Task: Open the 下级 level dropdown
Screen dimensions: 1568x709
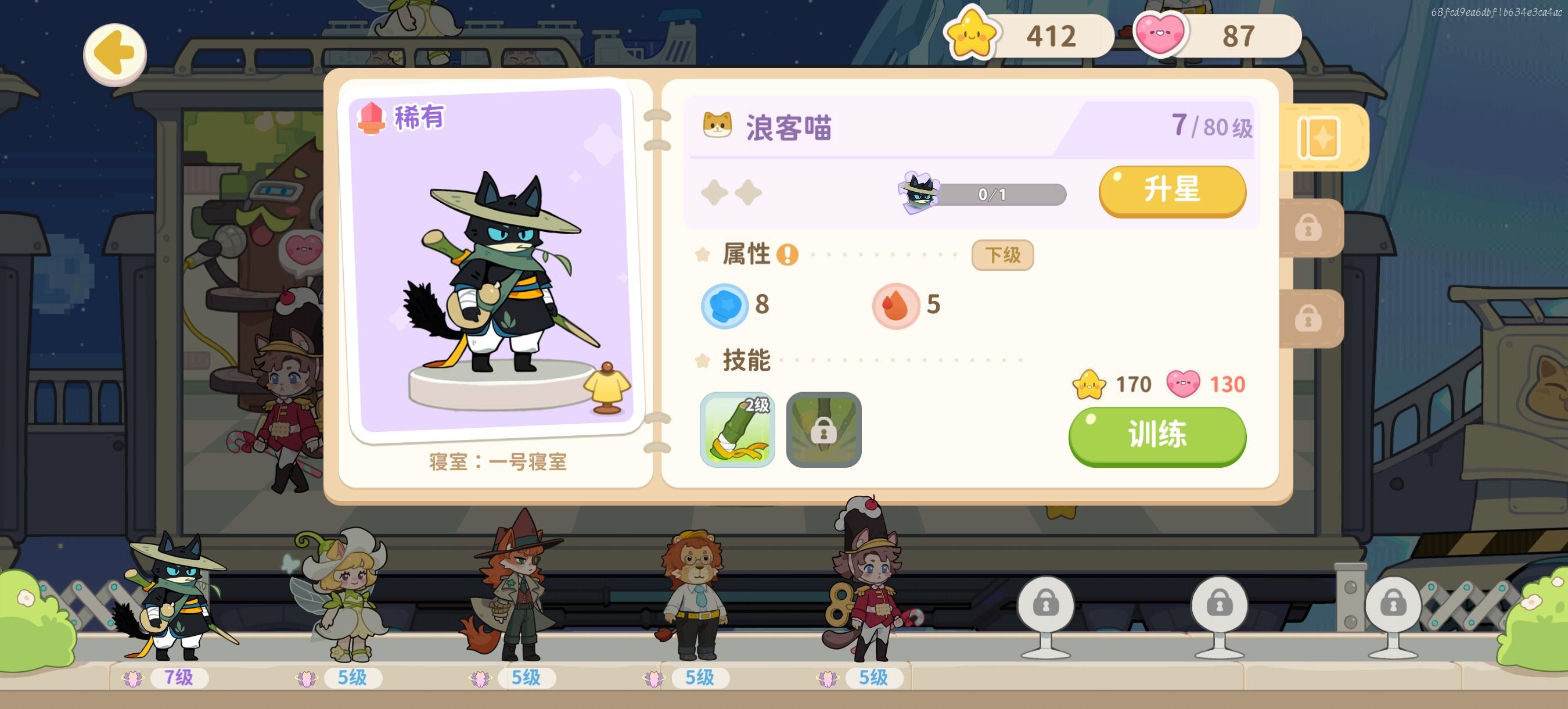Action: [1002, 256]
